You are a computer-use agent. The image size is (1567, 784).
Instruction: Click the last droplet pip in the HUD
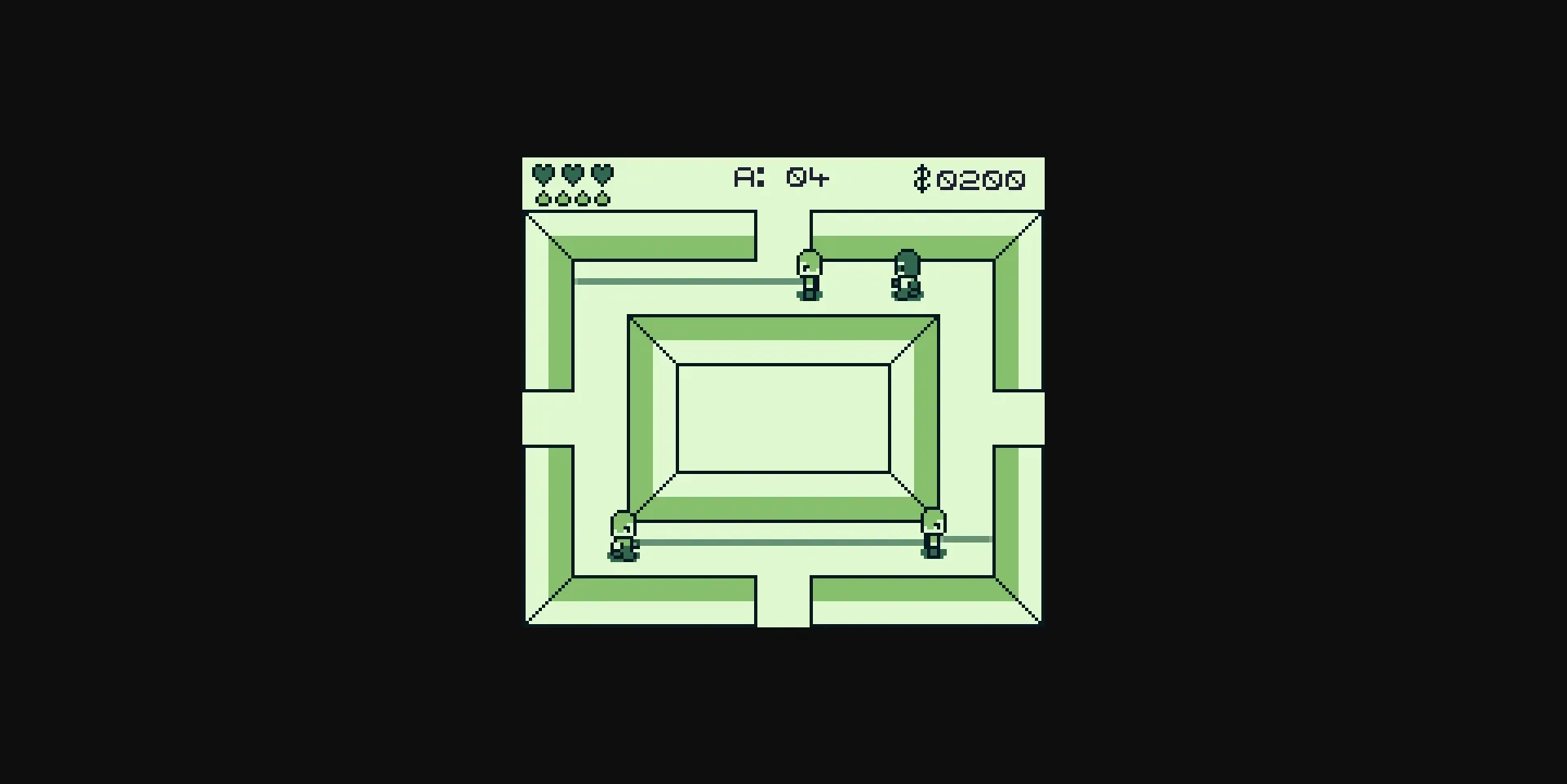603,198
